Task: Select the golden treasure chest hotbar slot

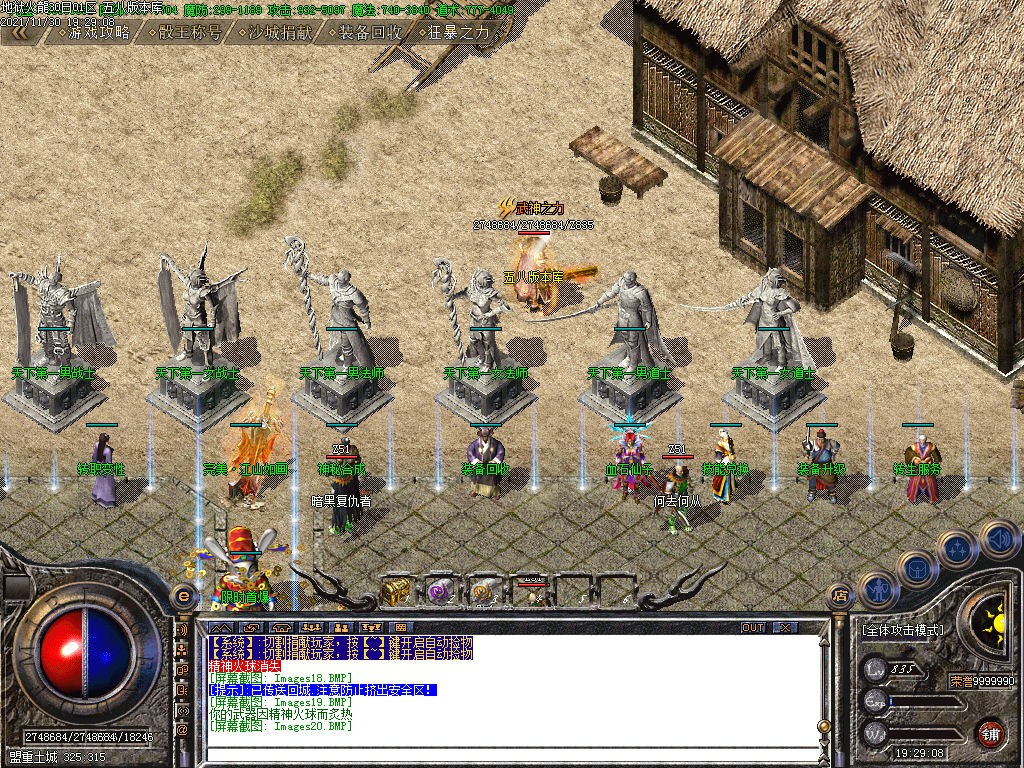Action: click(x=394, y=591)
